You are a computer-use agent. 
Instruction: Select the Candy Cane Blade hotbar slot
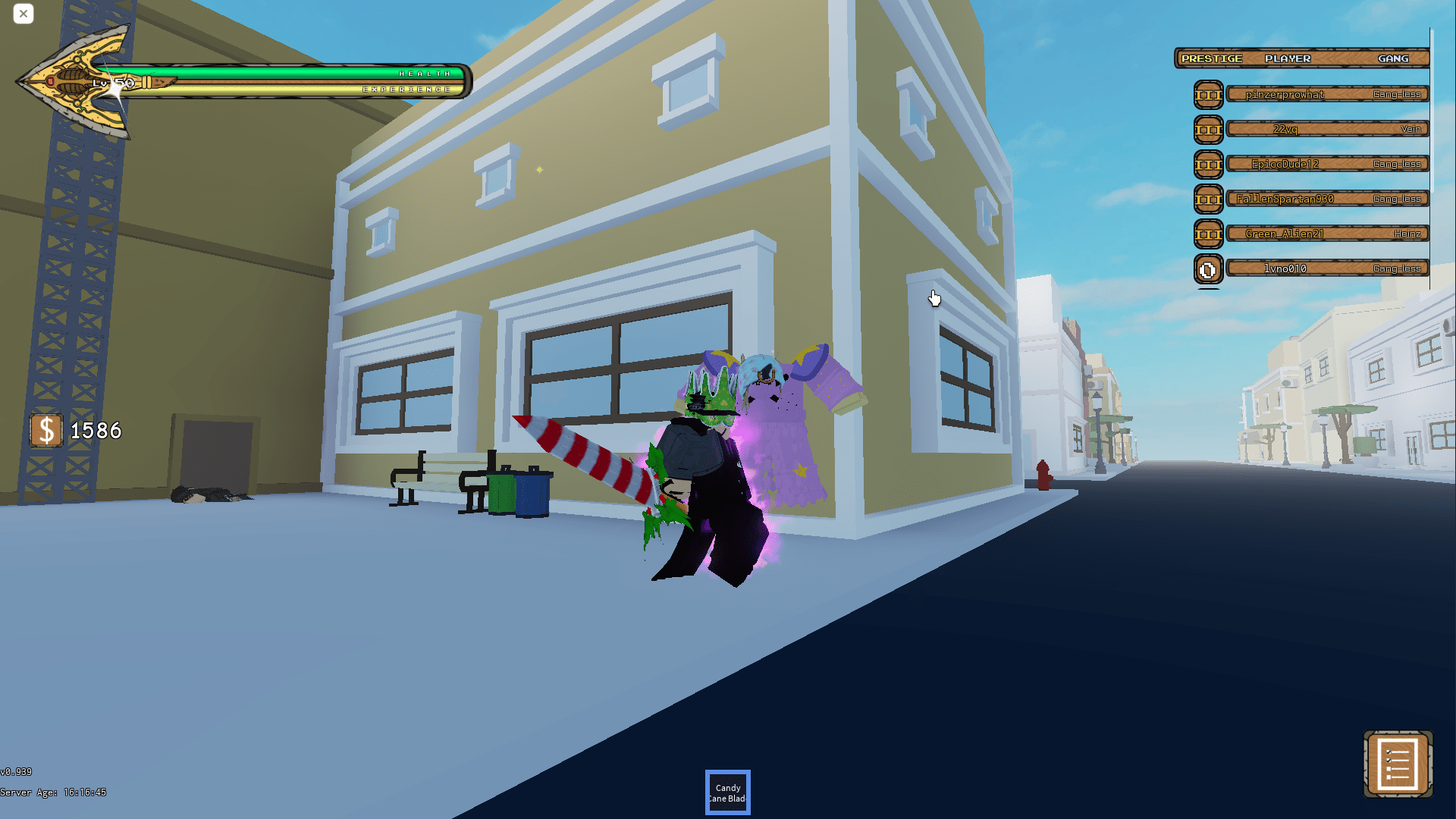(x=727, y=792)
